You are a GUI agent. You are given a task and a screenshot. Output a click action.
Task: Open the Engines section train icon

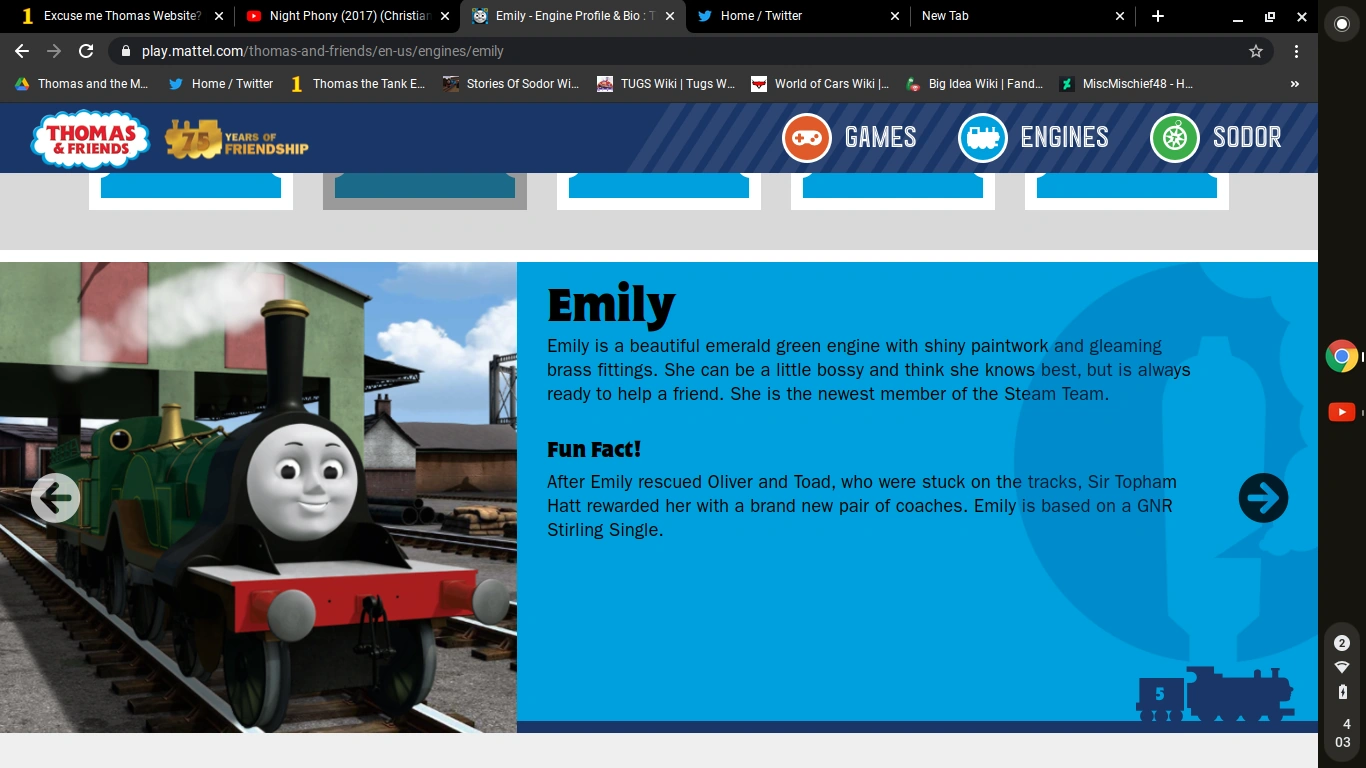982,137
